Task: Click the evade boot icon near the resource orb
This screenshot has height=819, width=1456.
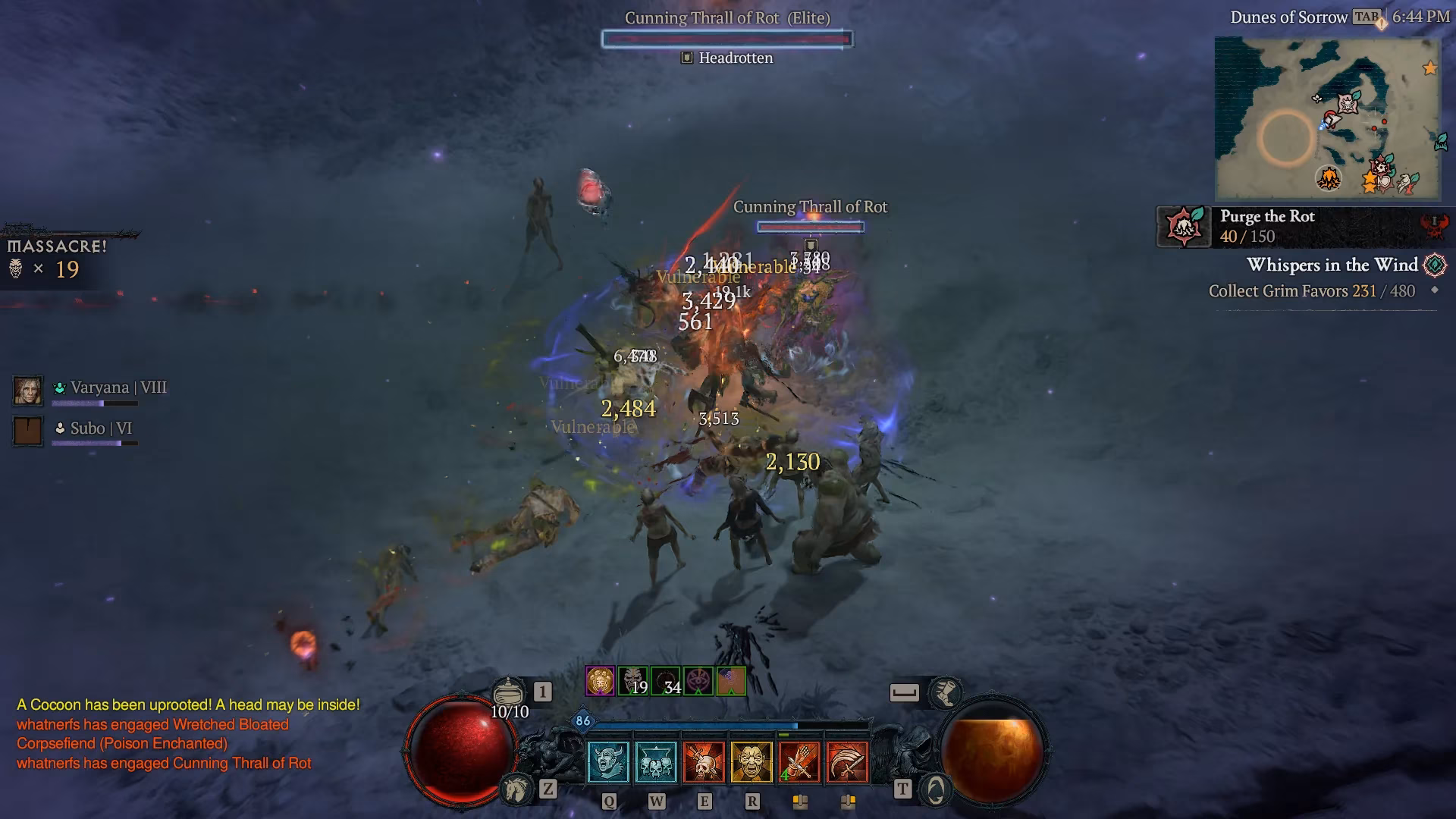Action: pos(946,692)
